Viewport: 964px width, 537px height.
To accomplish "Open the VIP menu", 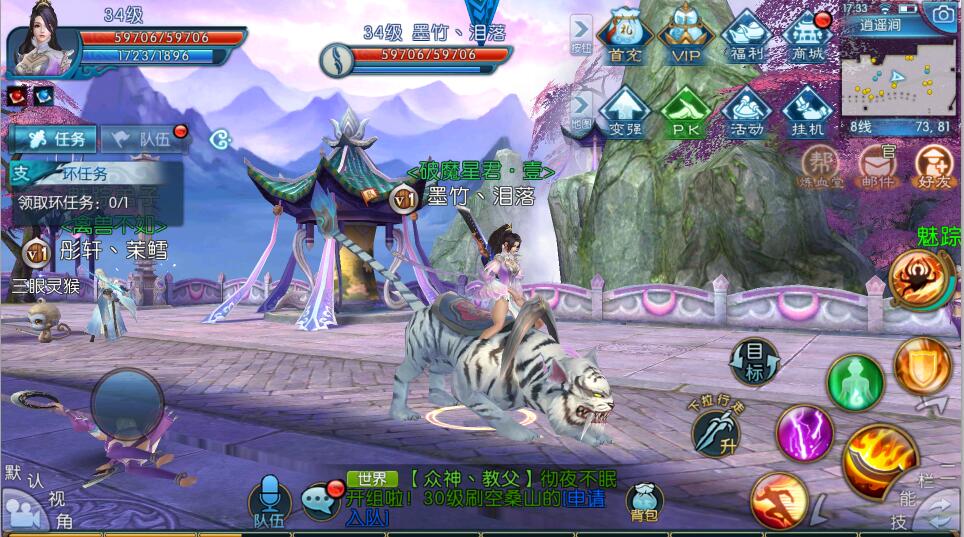I will (686, 36).
